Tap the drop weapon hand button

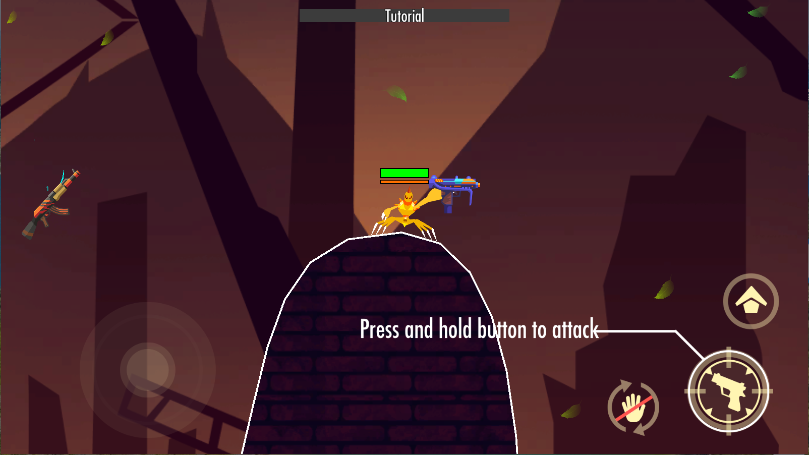(633, 408)
